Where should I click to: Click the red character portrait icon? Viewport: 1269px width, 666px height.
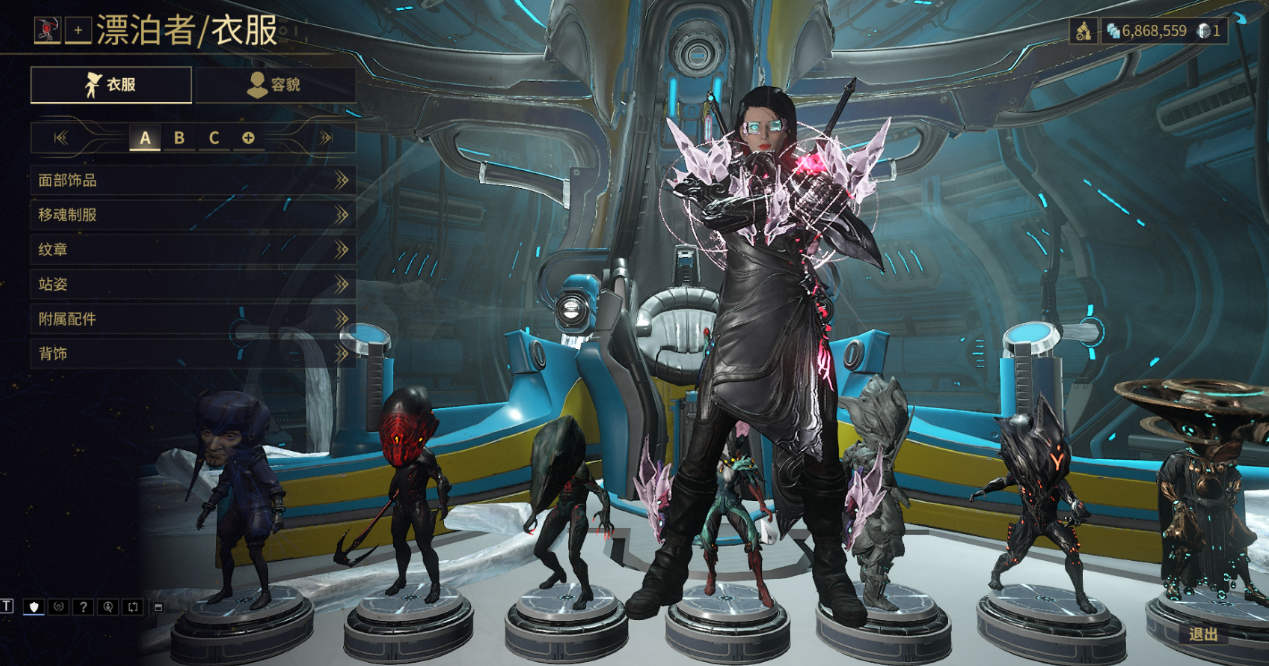pyautogui.click(x=47, y=31)
